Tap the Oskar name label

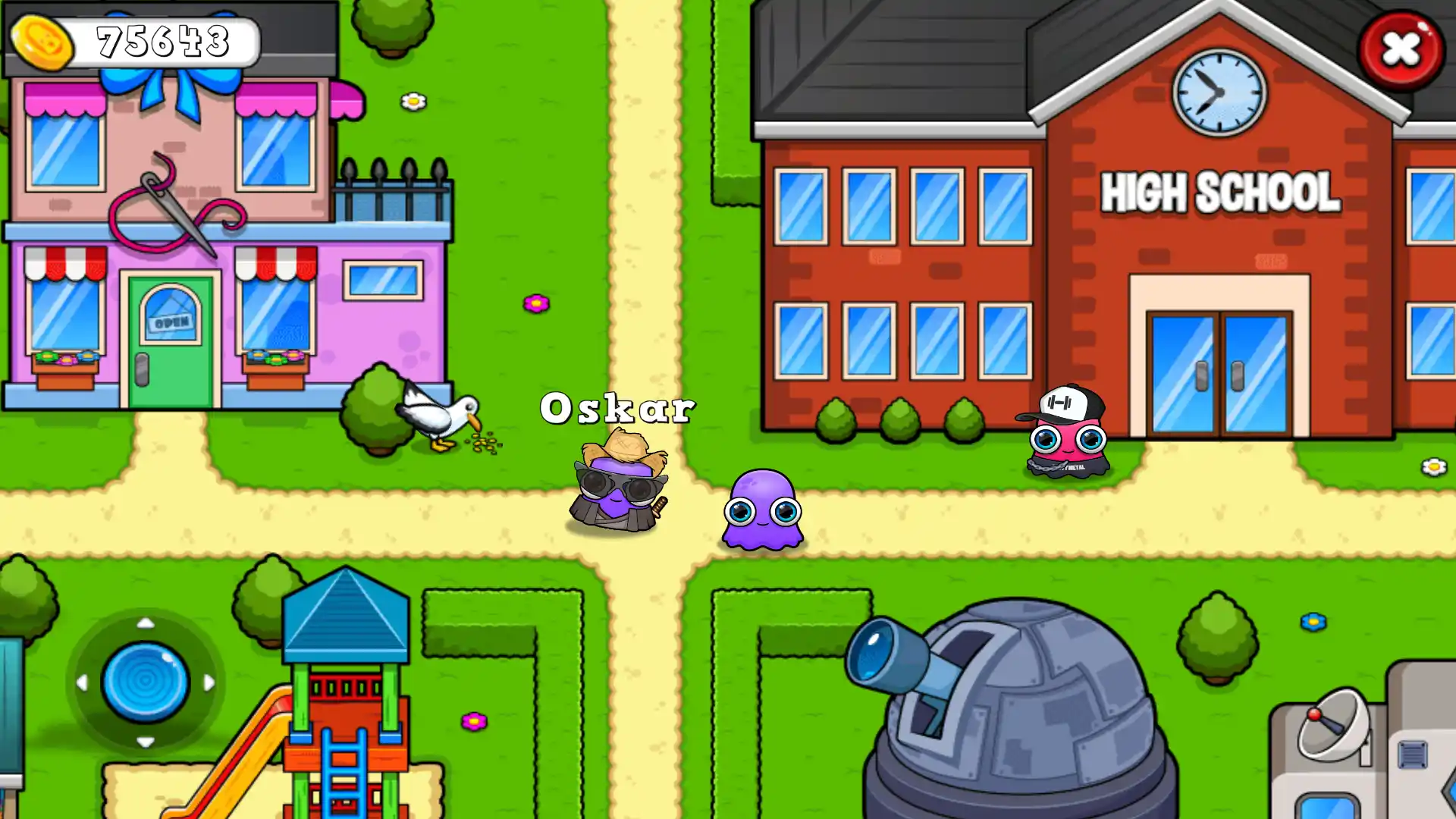pos(618,407)
